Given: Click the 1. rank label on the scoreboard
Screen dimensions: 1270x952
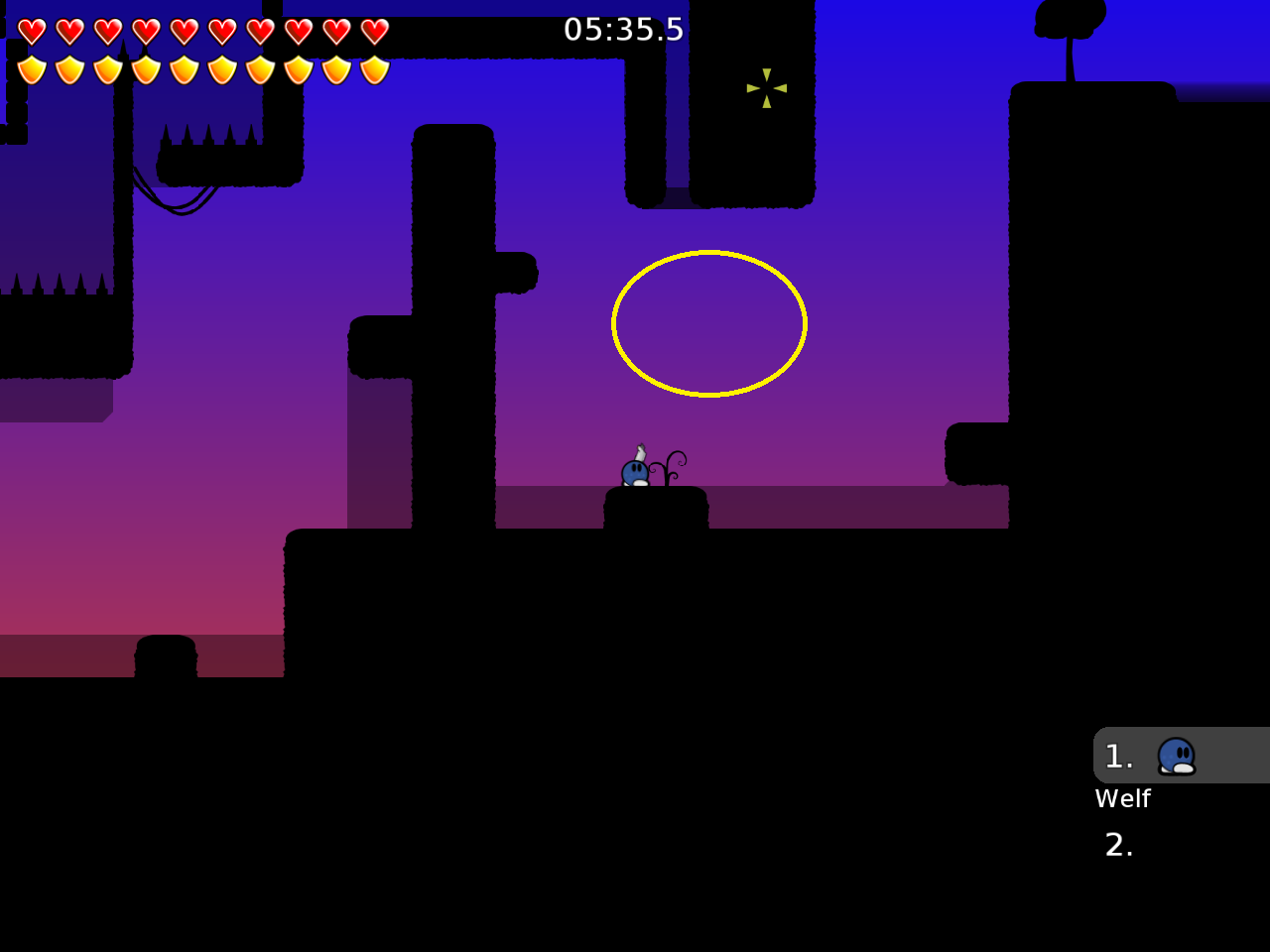Looking at the screenshot, I should point(1118,756).
